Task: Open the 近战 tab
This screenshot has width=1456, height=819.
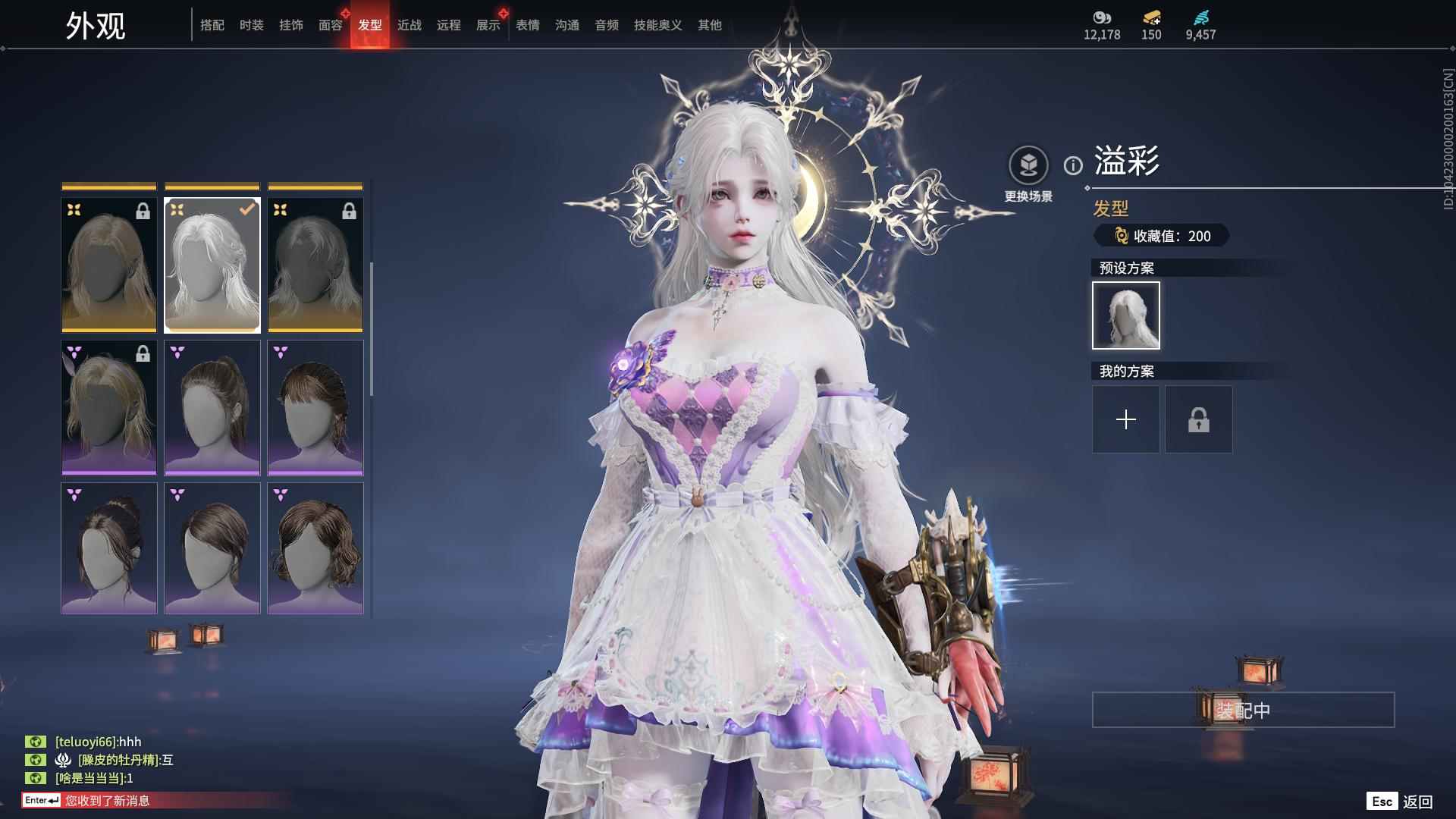Action: point(409,25)
